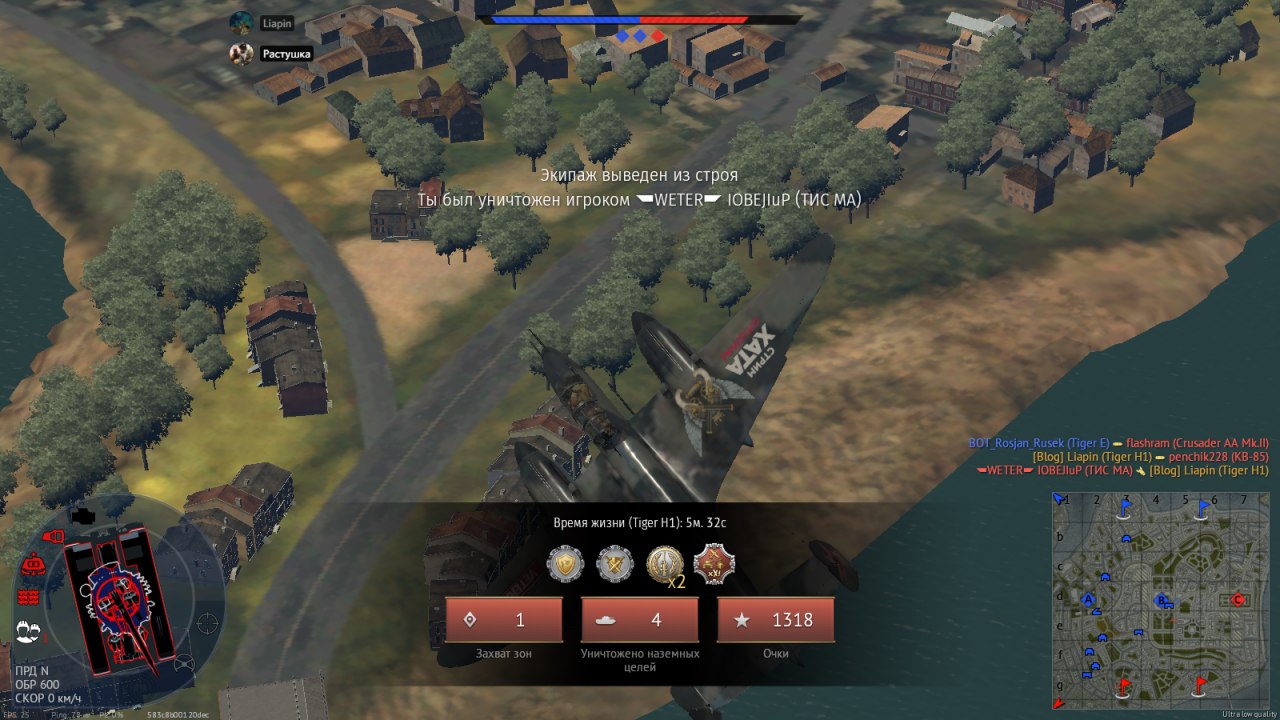
Task: Click the red engine damage icon
Action: click(32, 565)
